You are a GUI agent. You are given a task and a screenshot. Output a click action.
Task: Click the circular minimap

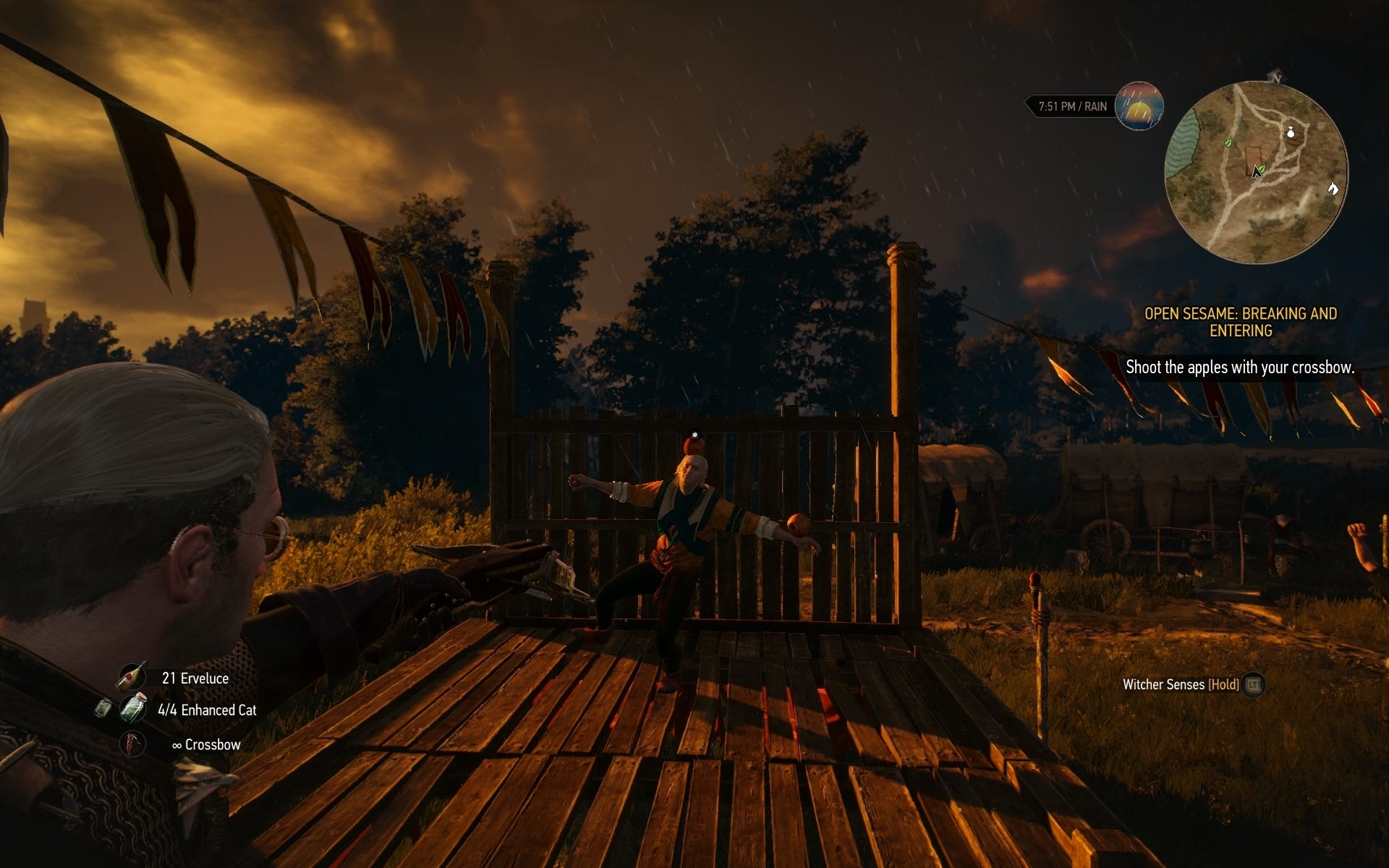(1257, 172)
